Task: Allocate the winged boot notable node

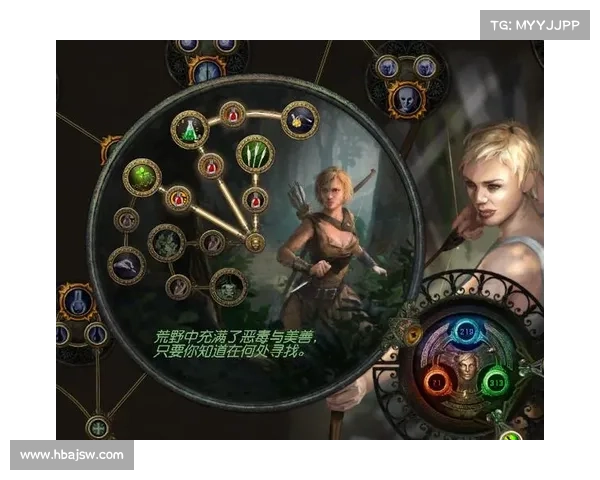Action: [126, 264]
